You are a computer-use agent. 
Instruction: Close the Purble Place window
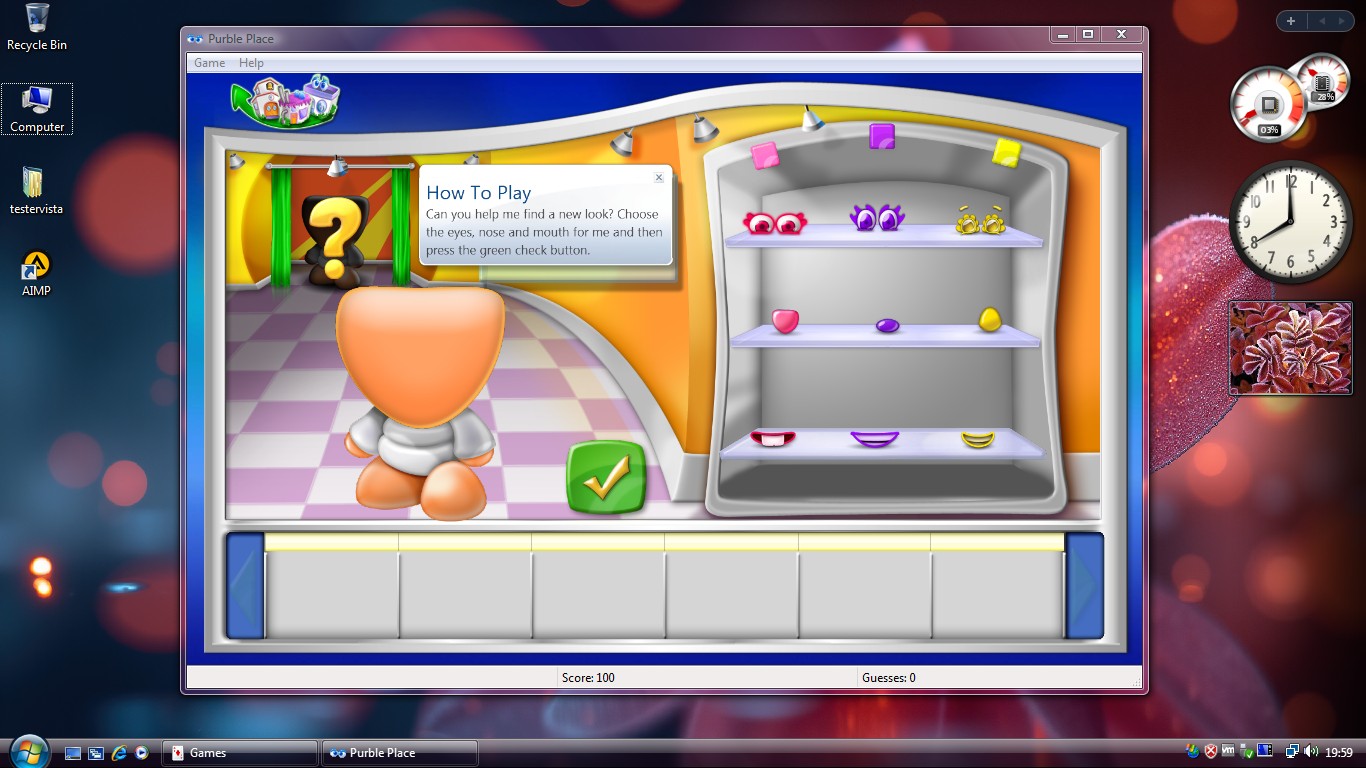point(1121,34)
